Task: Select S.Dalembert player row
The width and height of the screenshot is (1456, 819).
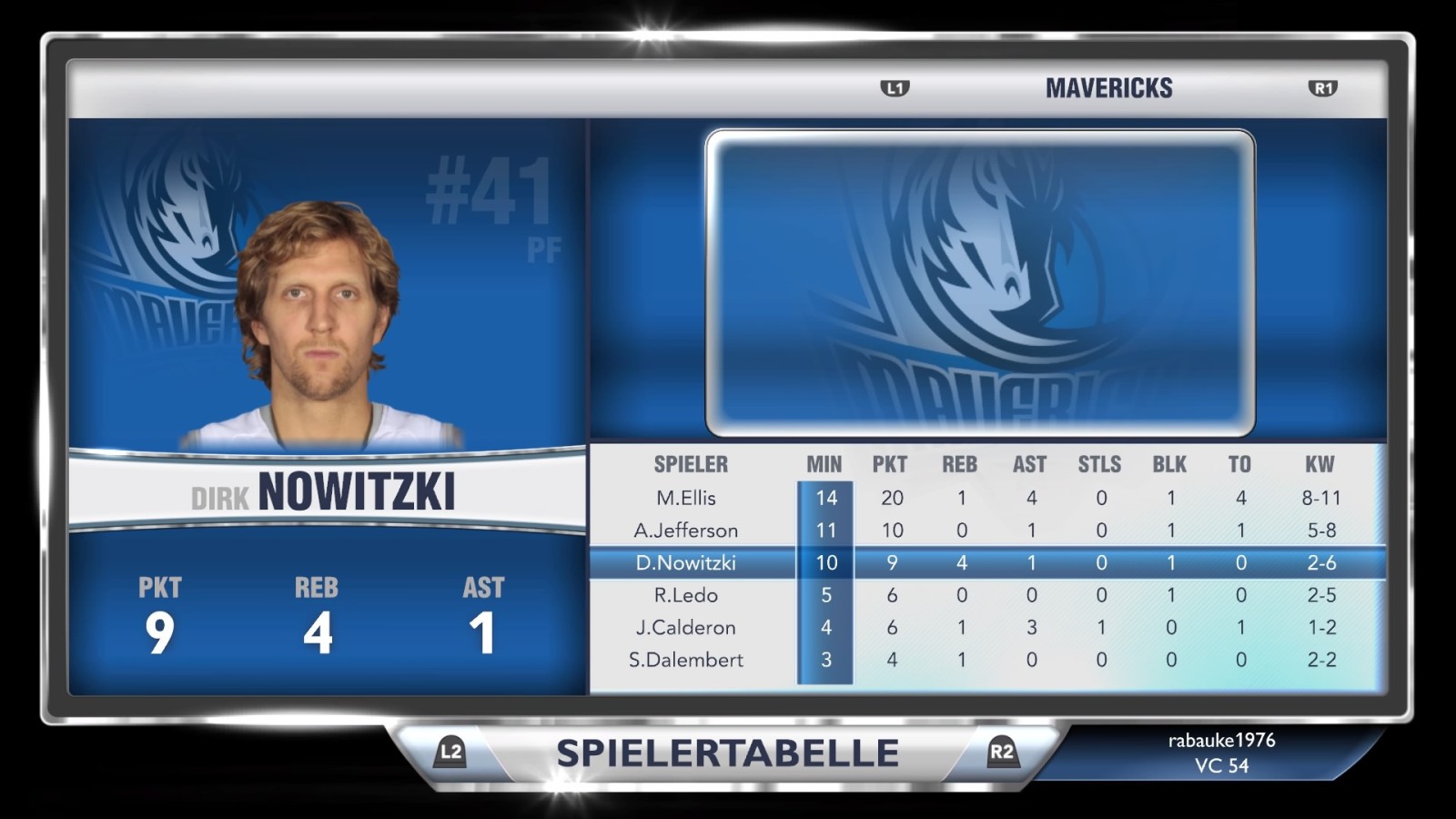Action: (x=686, y=660)
